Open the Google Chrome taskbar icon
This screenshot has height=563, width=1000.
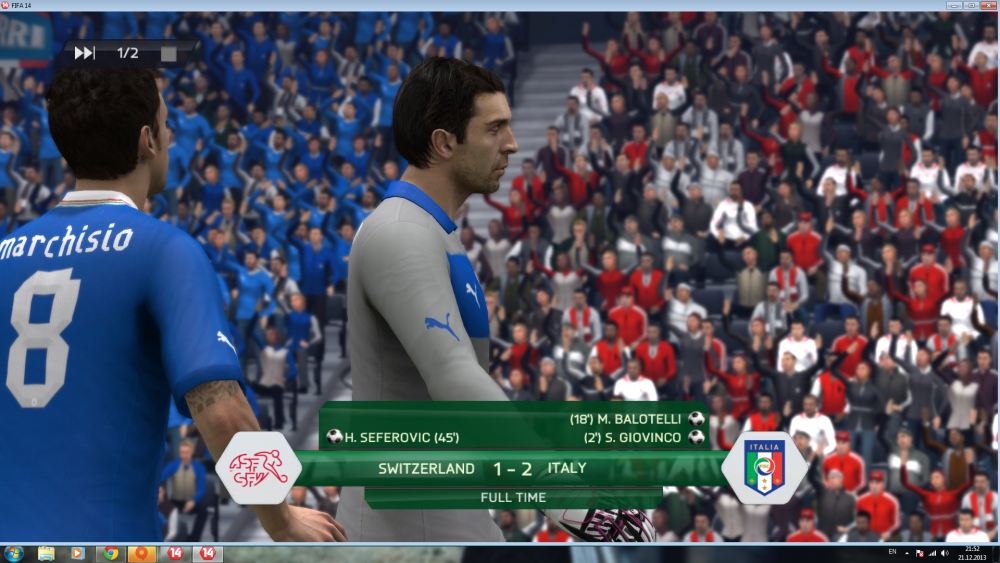click(110, 553)
